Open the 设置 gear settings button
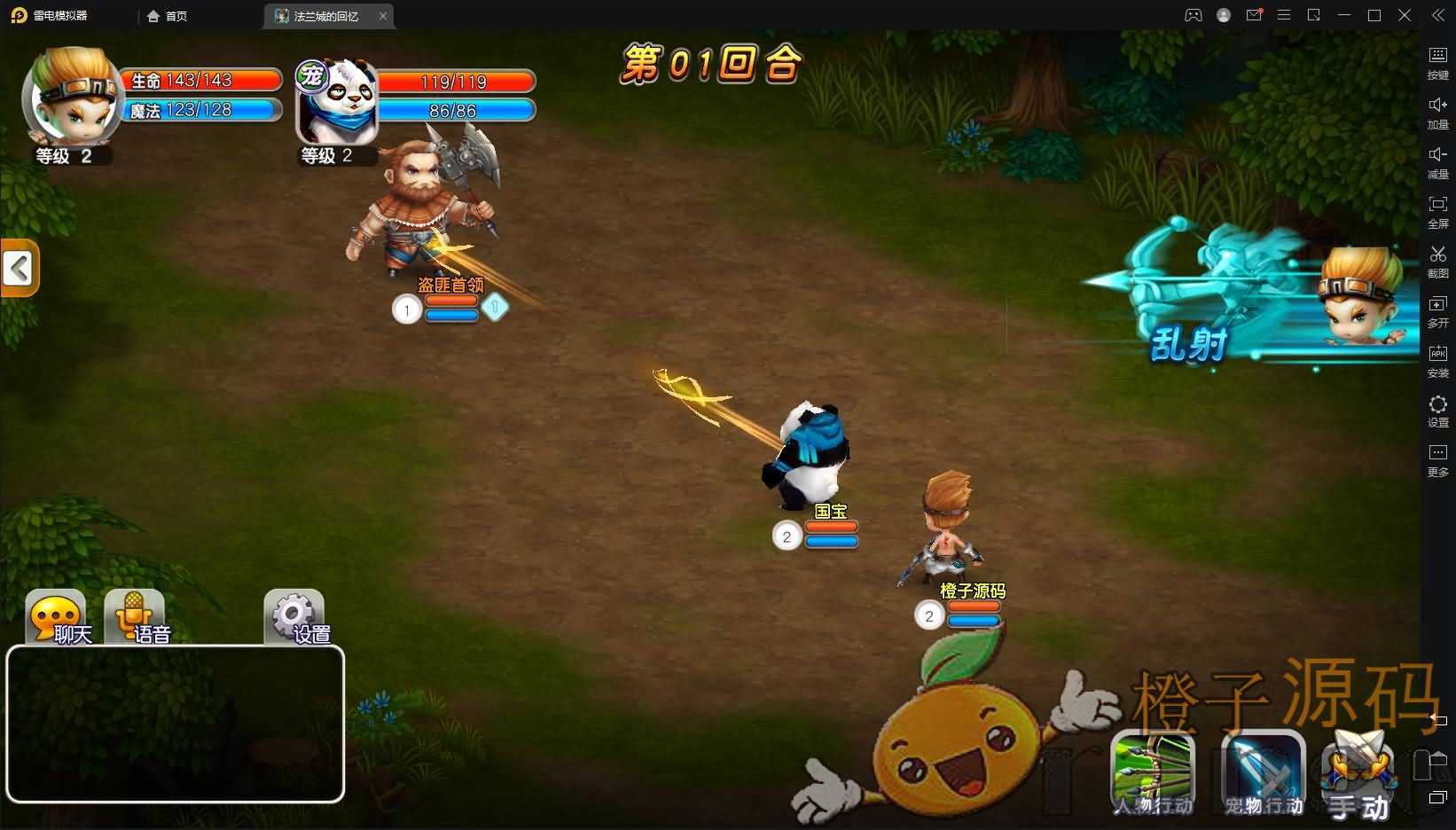1456x830 pixels. (x=294, y=617)
